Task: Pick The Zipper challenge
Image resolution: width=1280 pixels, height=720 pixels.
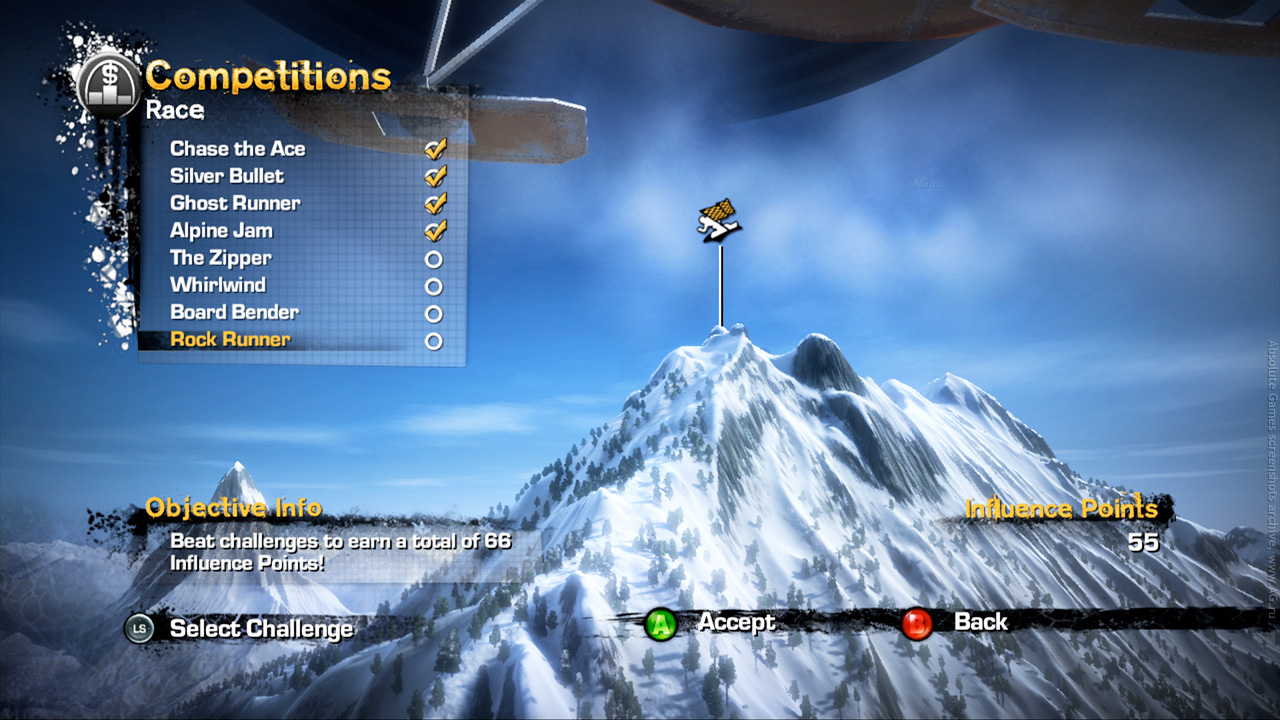Action: (220, 258)
